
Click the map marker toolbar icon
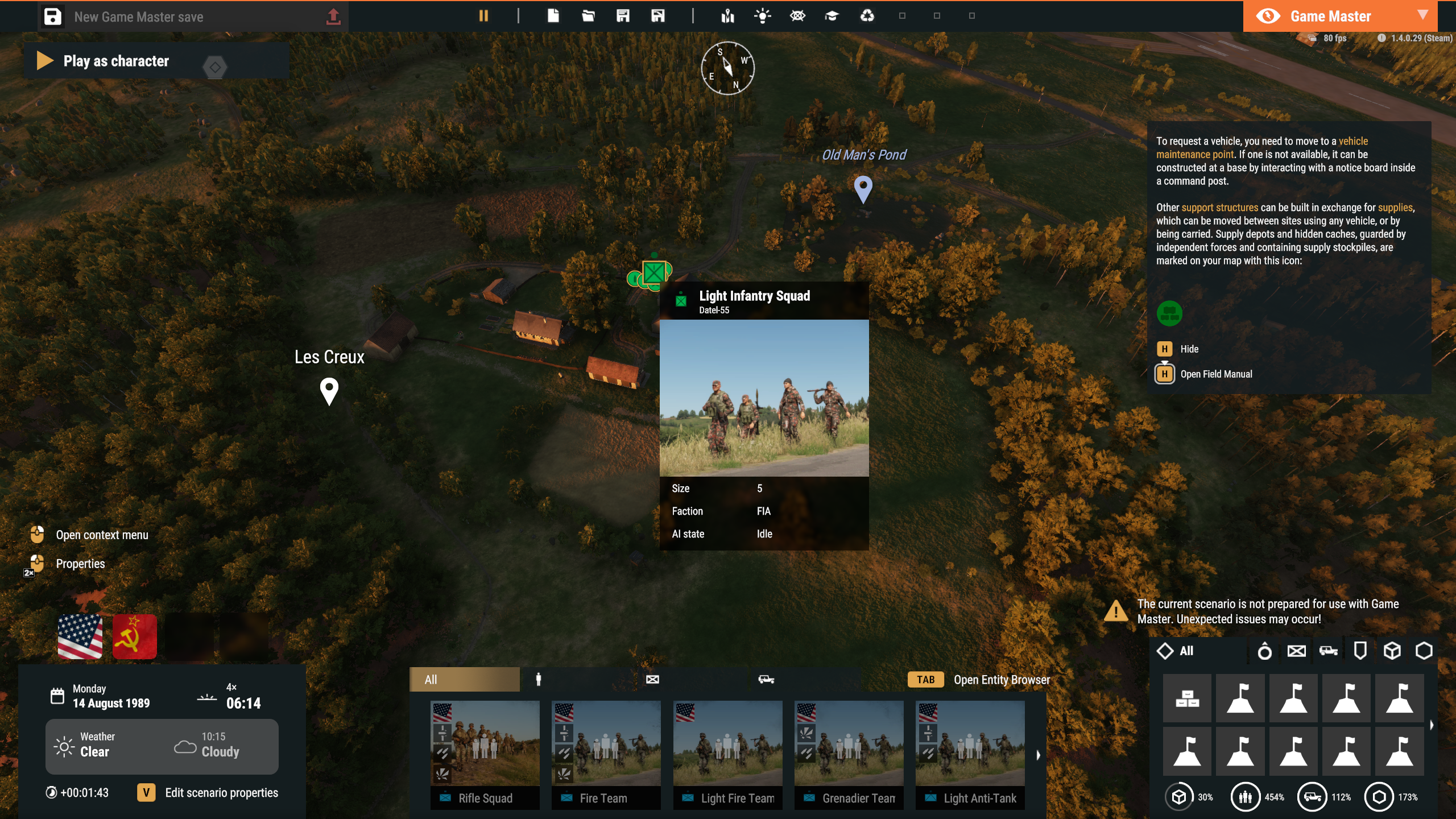[727, 16]
